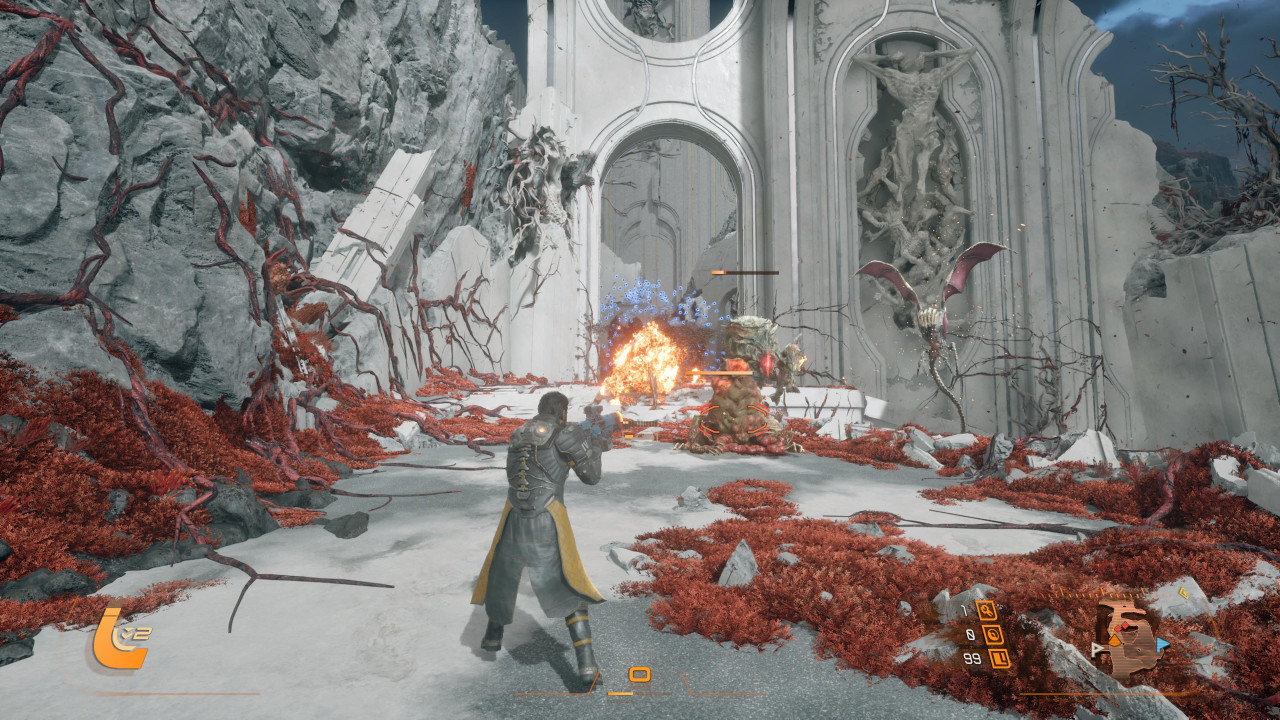Select the square obolite currency icon
The width and height of the screenshot is (1280, 720).
[x=998, y=658]
